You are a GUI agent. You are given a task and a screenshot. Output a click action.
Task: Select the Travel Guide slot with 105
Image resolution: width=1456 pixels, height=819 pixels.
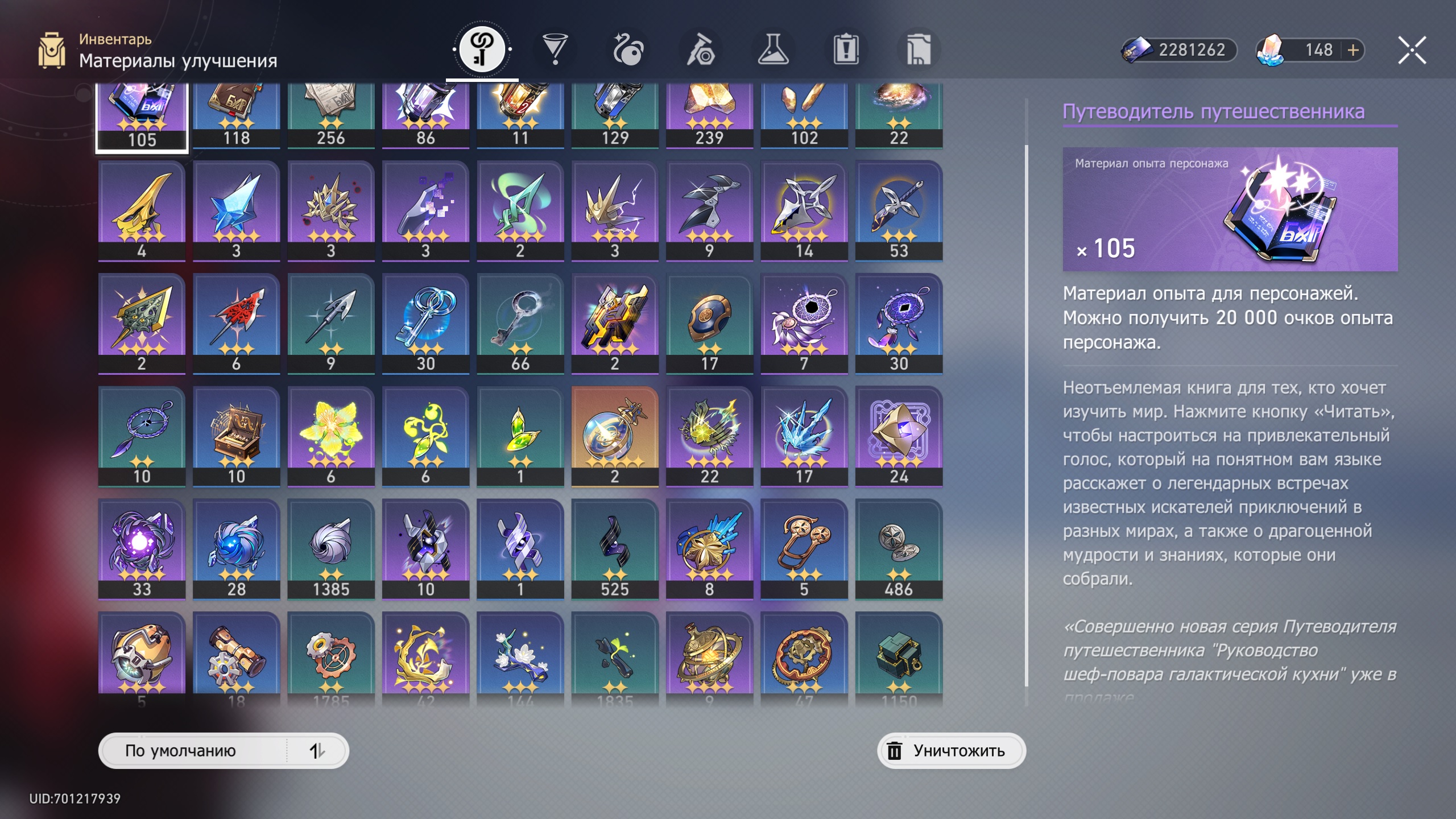pyautogui.click(x=142, y=117)
